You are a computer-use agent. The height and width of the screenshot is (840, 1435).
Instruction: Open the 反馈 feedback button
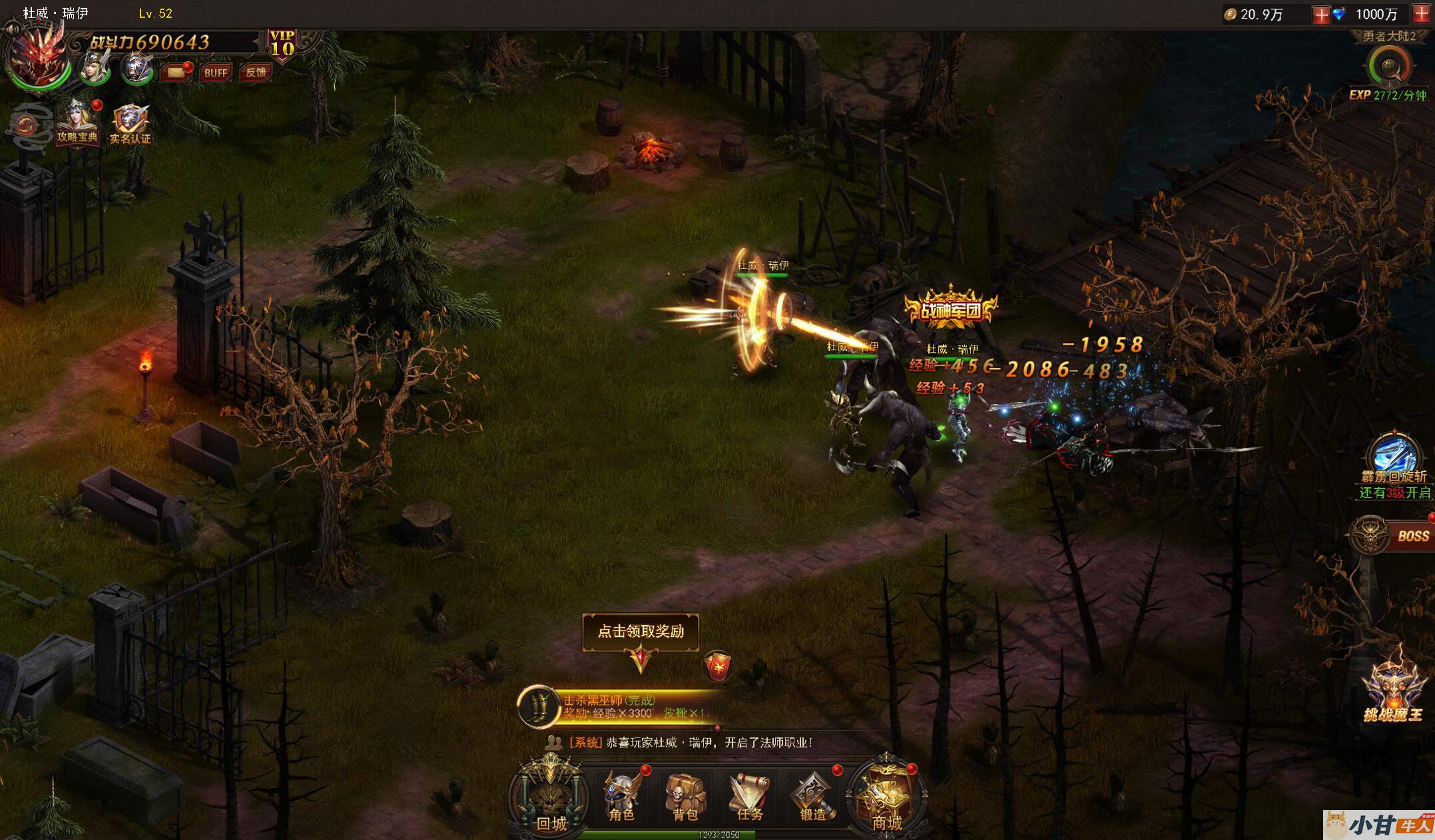click(255, 73)
